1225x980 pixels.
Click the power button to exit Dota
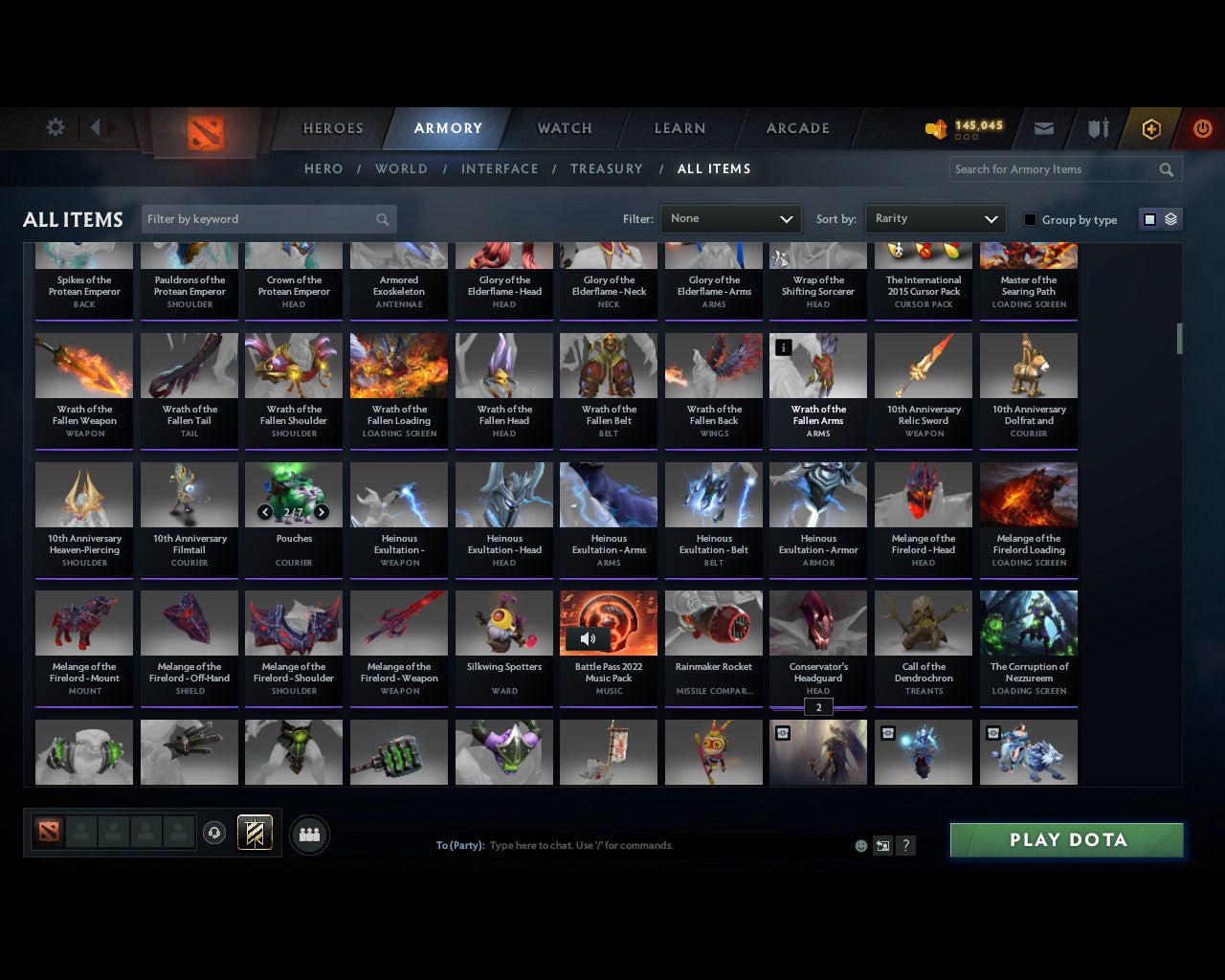coord(1202,128)
